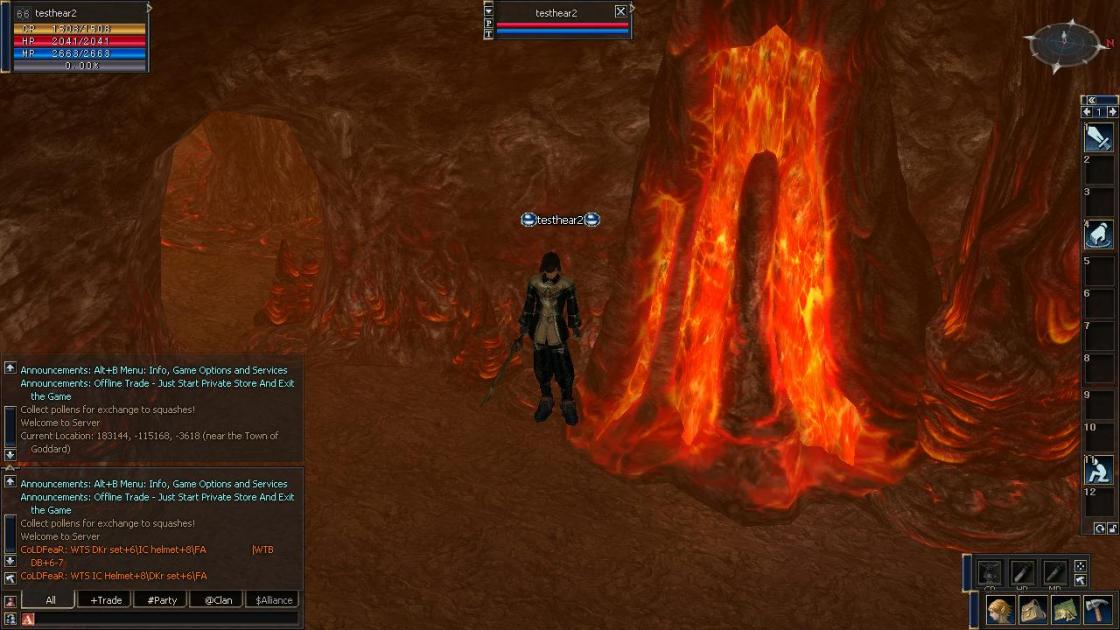1120x630 pixels.
Task: Select the #Party chat tab
Action: 161,600
